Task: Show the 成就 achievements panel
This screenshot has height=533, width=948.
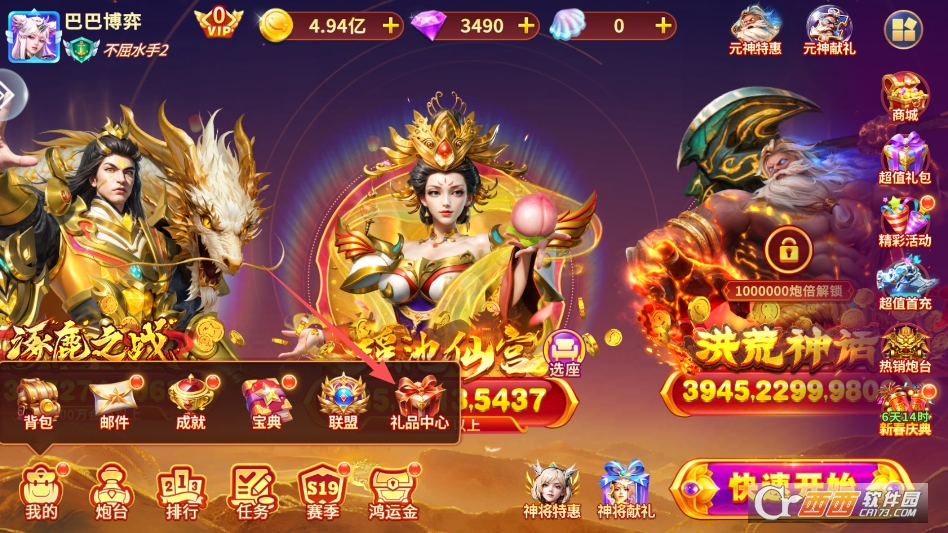Action: [190, 402]
